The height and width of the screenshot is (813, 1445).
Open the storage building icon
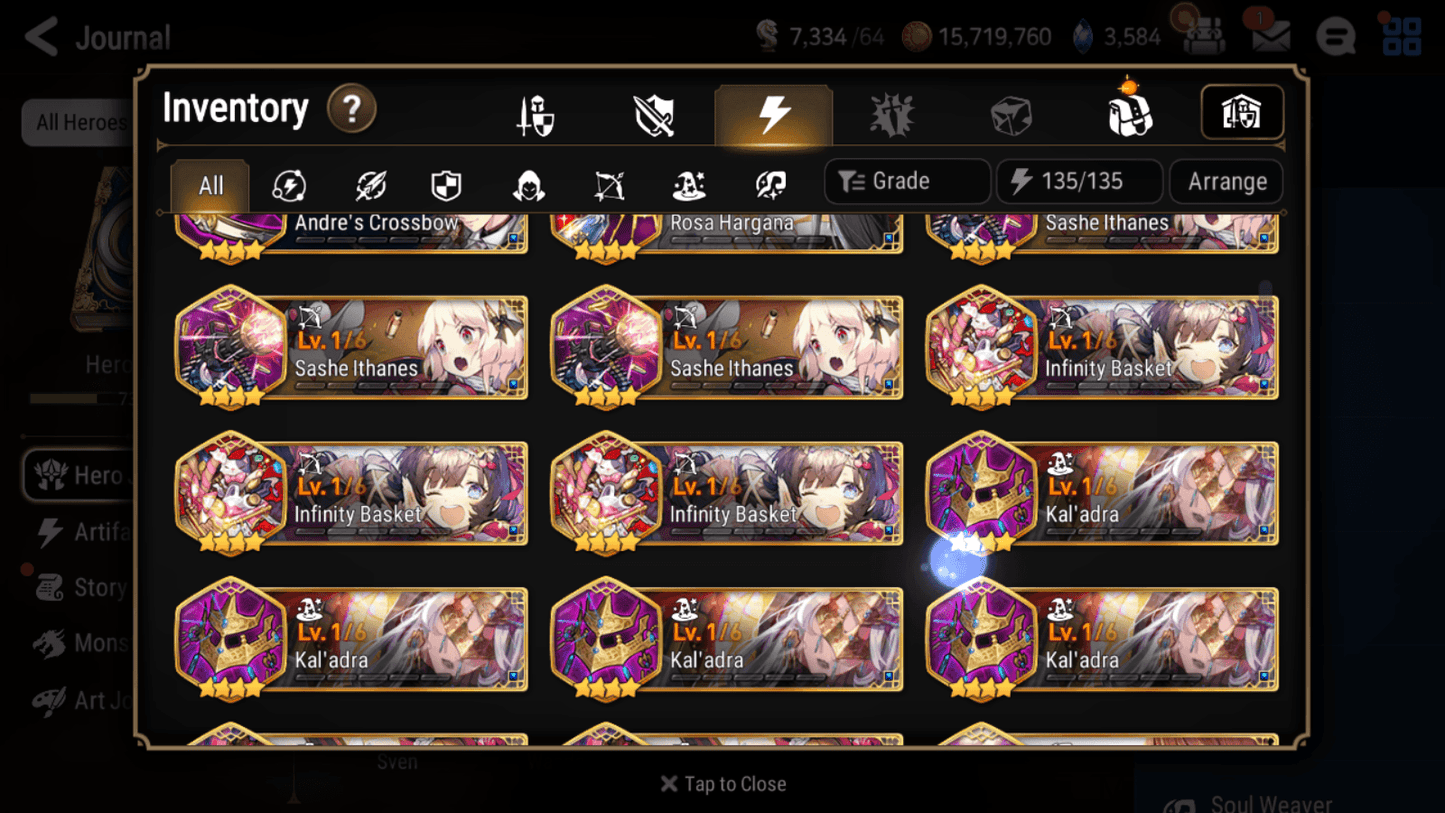pos(1241,113)
